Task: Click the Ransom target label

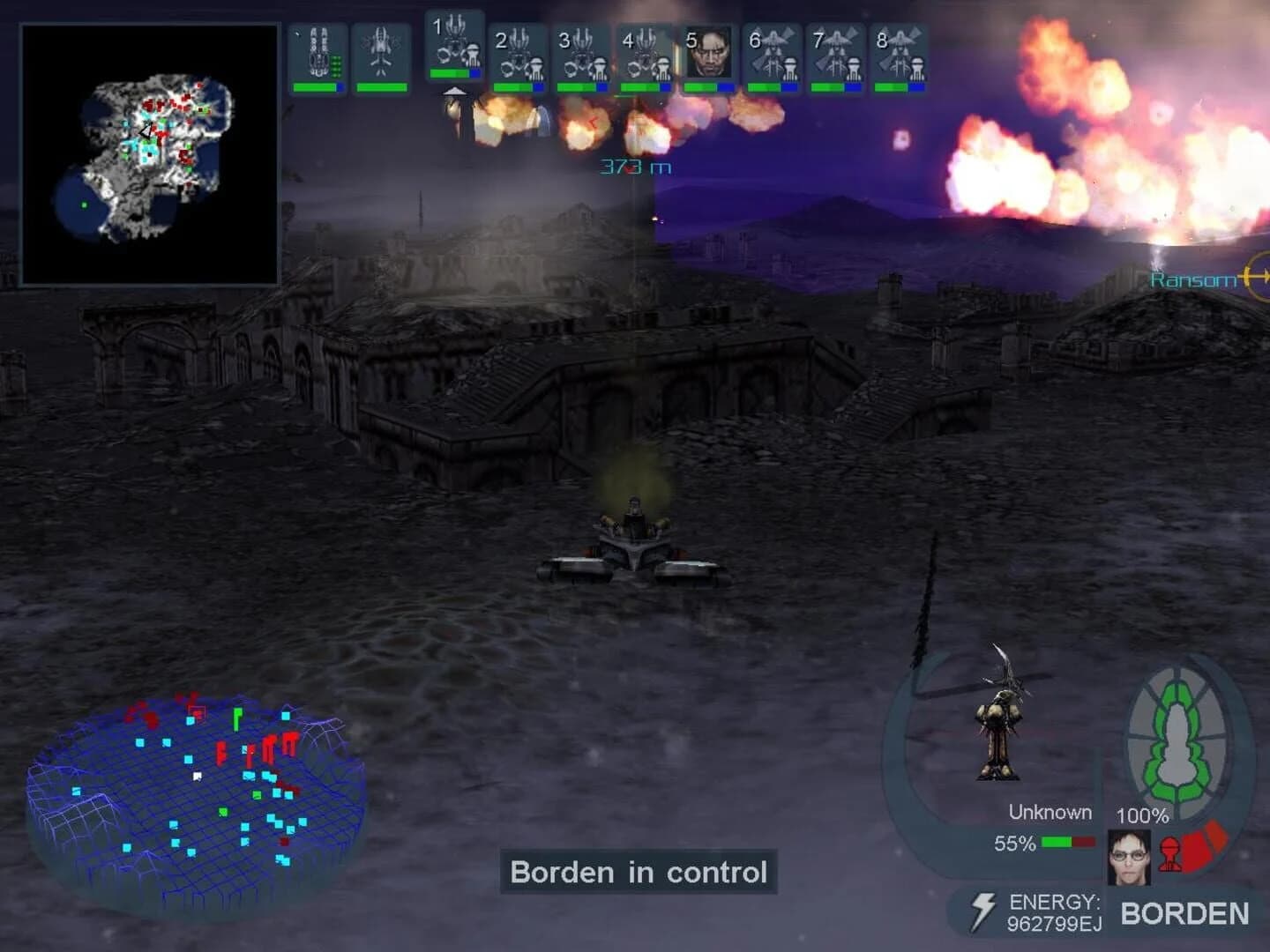Action: pos(1192,279)
